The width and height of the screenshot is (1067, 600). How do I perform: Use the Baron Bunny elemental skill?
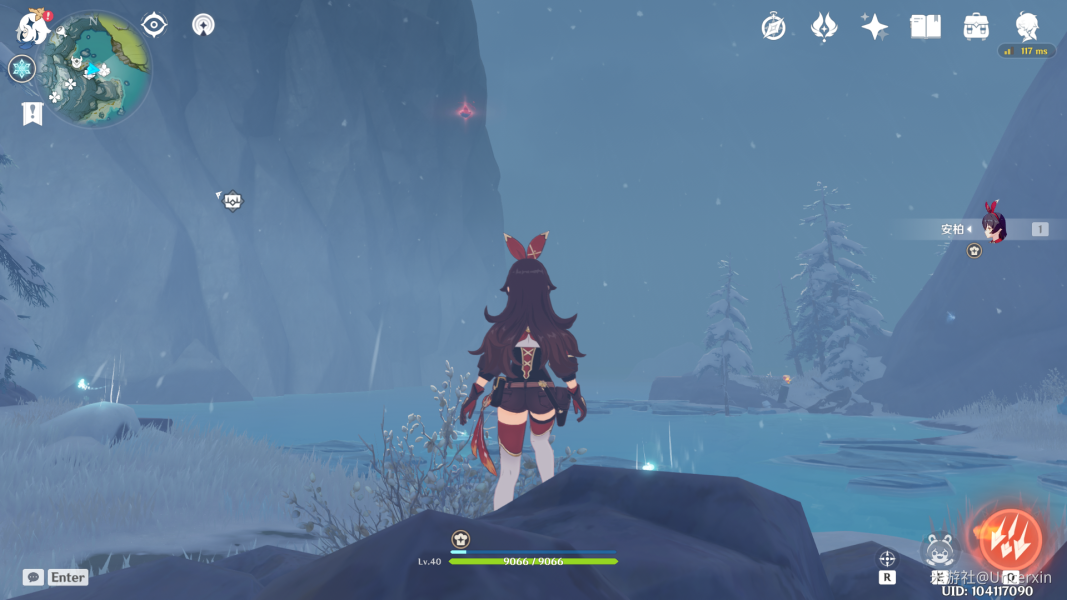(x=938, y=549)
